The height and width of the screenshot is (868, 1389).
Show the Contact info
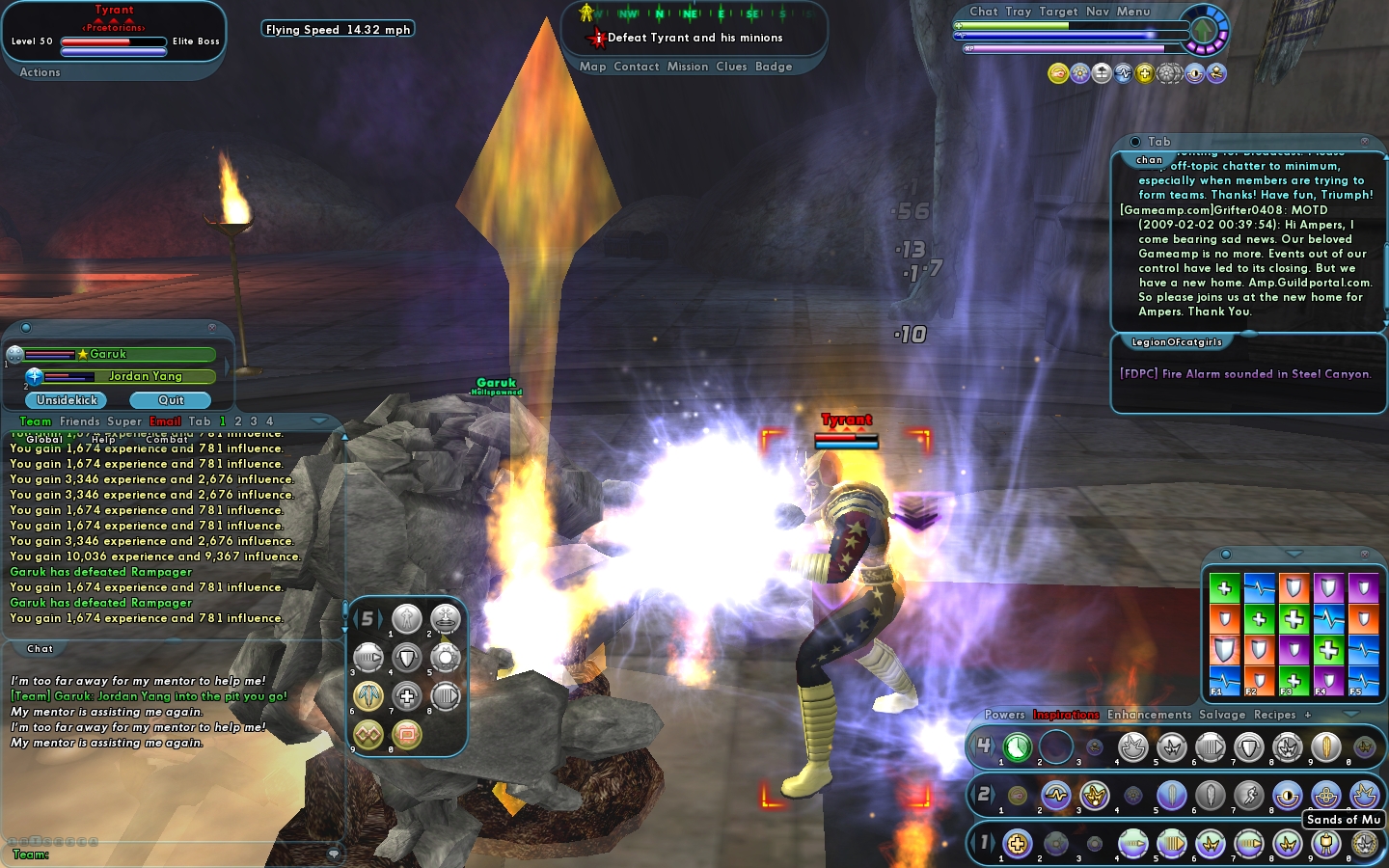point(636,67)
